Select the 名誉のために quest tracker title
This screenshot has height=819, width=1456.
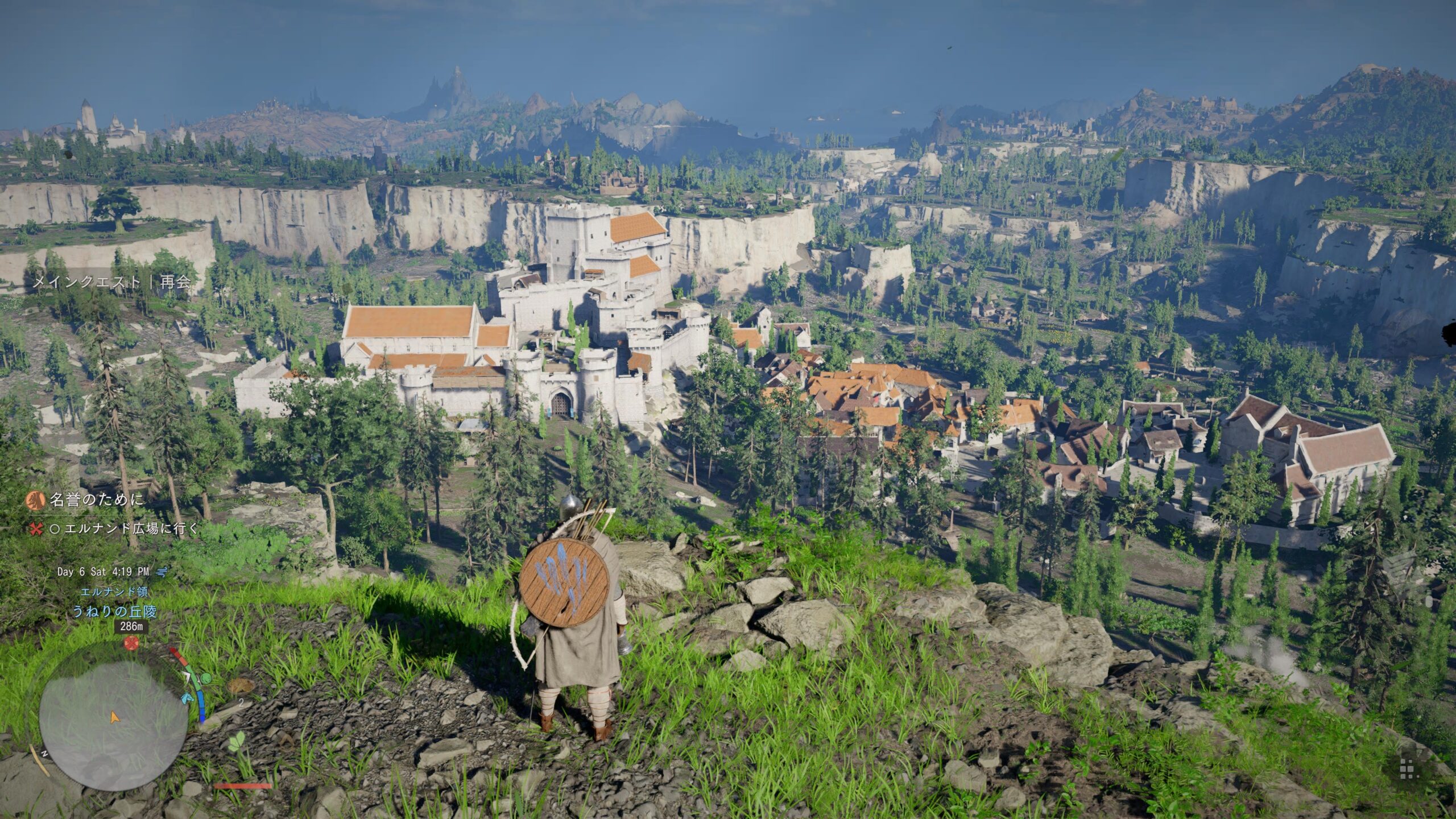[96, 500]
